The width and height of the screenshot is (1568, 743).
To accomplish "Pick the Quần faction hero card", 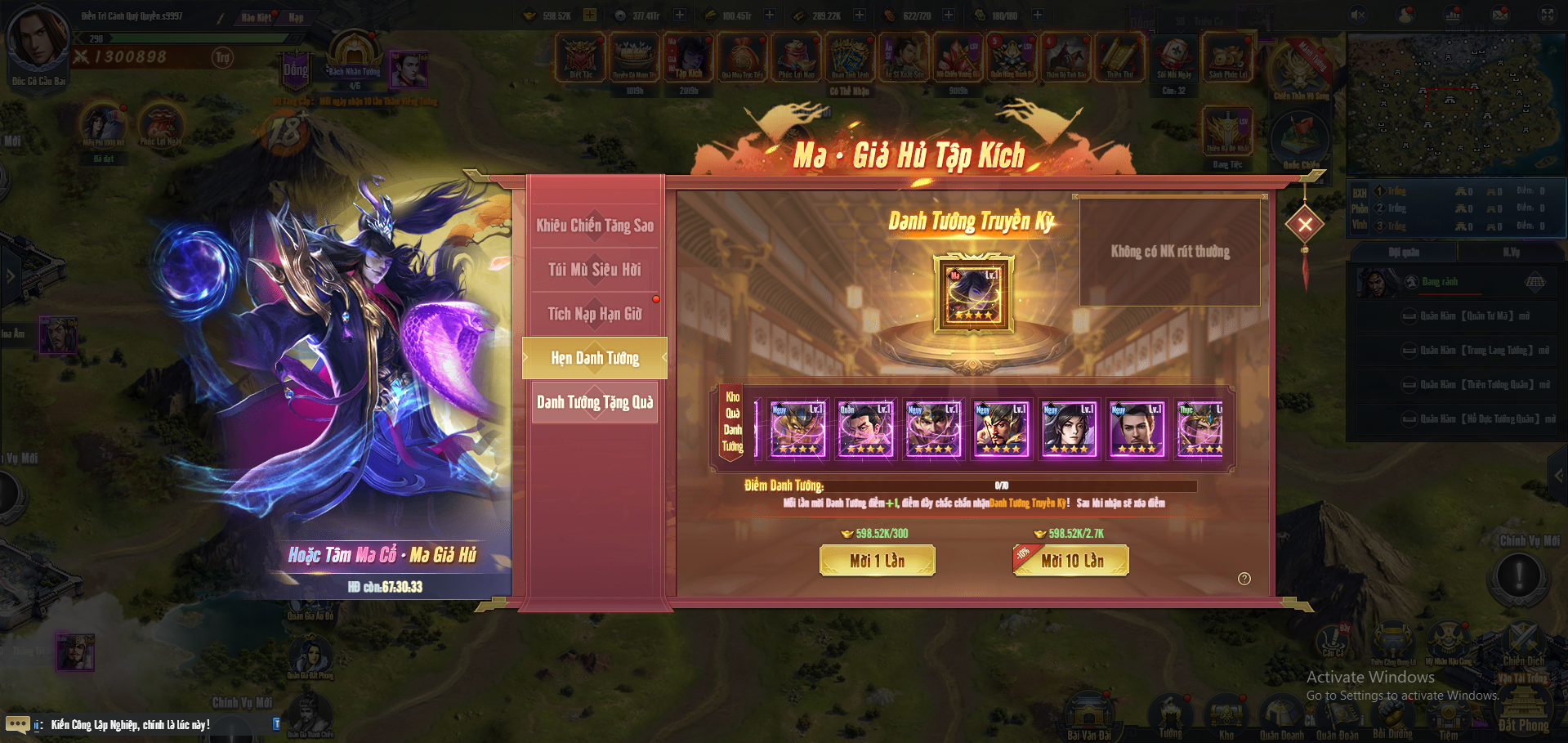I will pyautogui.click(x=865, y=428).
